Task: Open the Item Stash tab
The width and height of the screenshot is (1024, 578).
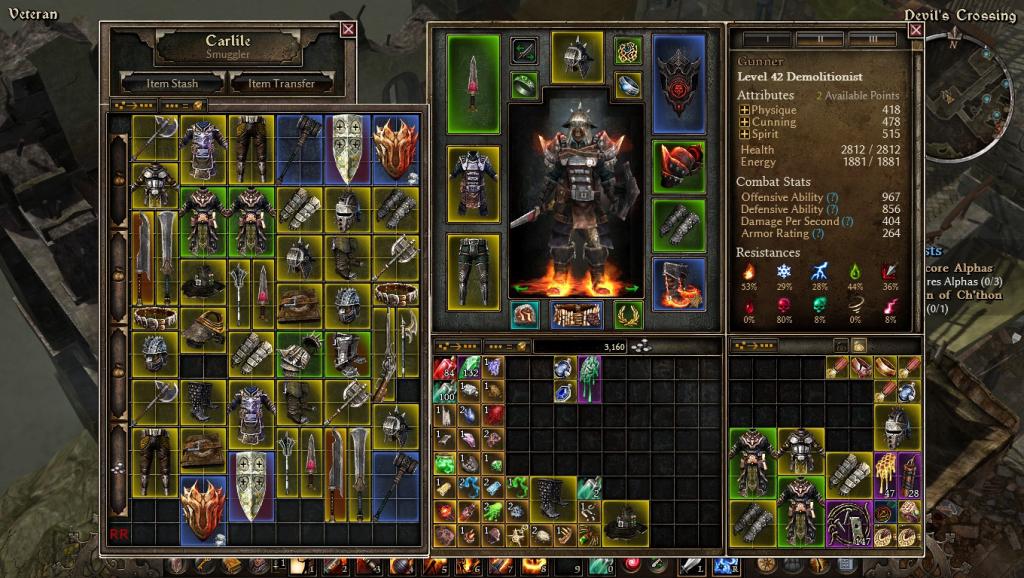Action: (x=172, y=83)
